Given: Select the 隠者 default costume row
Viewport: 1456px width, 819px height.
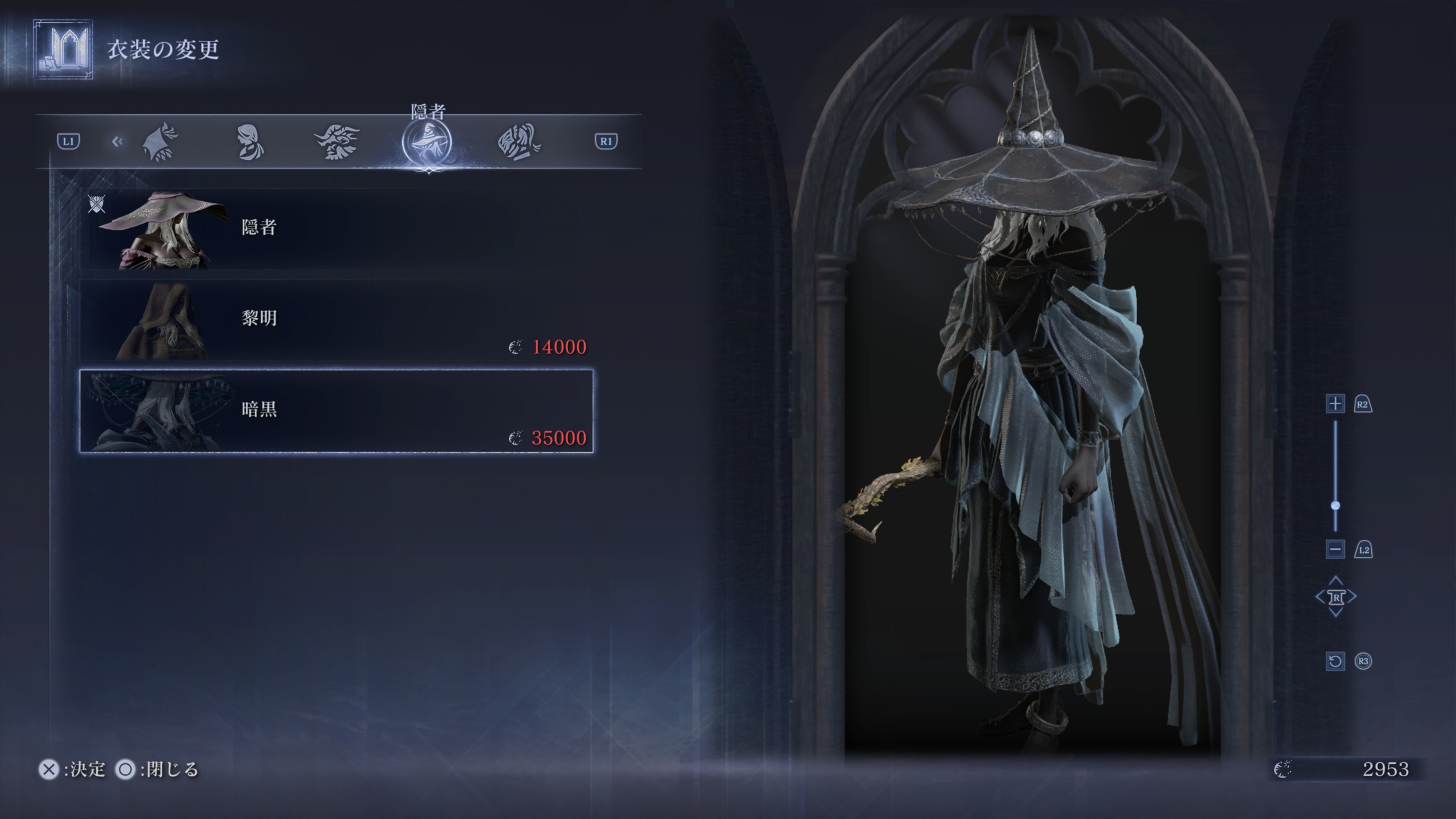Looking at the screenshot, I should (x=336, y=229).
